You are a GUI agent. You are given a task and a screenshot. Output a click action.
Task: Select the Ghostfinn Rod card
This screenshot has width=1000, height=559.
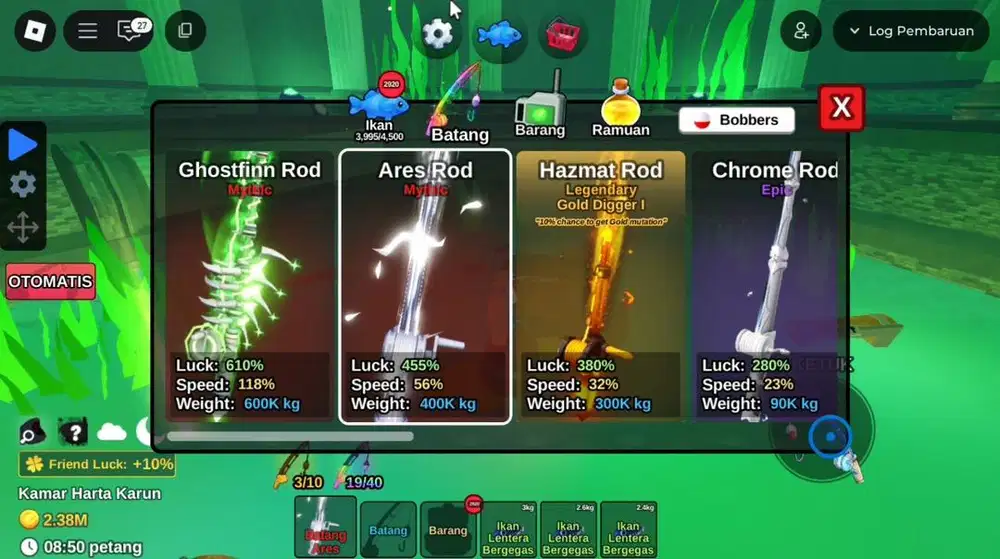tap(249, 286)
